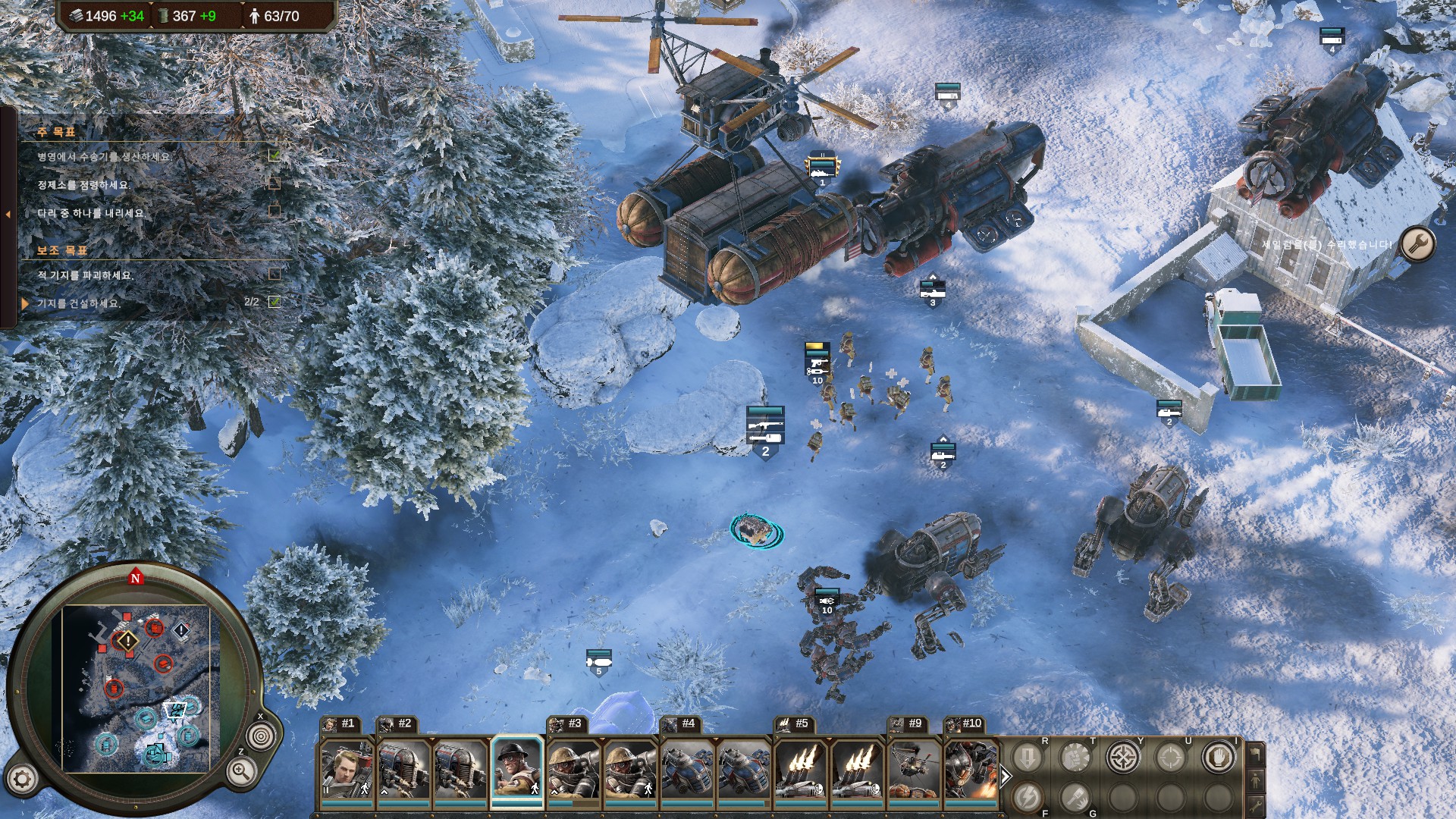Select the red mech card in group #10
The width and height of the screenshot is (1456, 819).
click(971, 770)
